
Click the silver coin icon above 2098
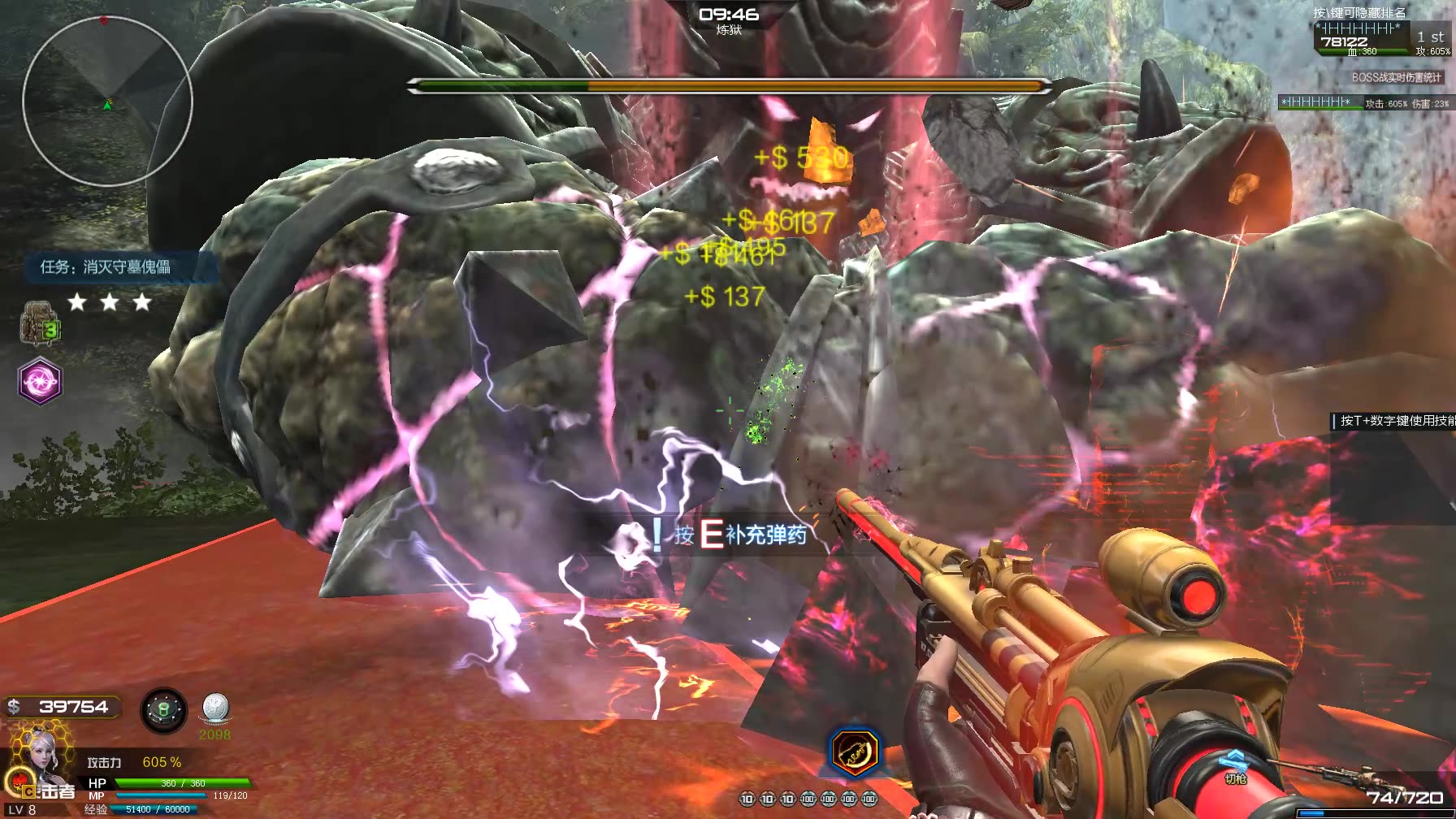point(215,709)
